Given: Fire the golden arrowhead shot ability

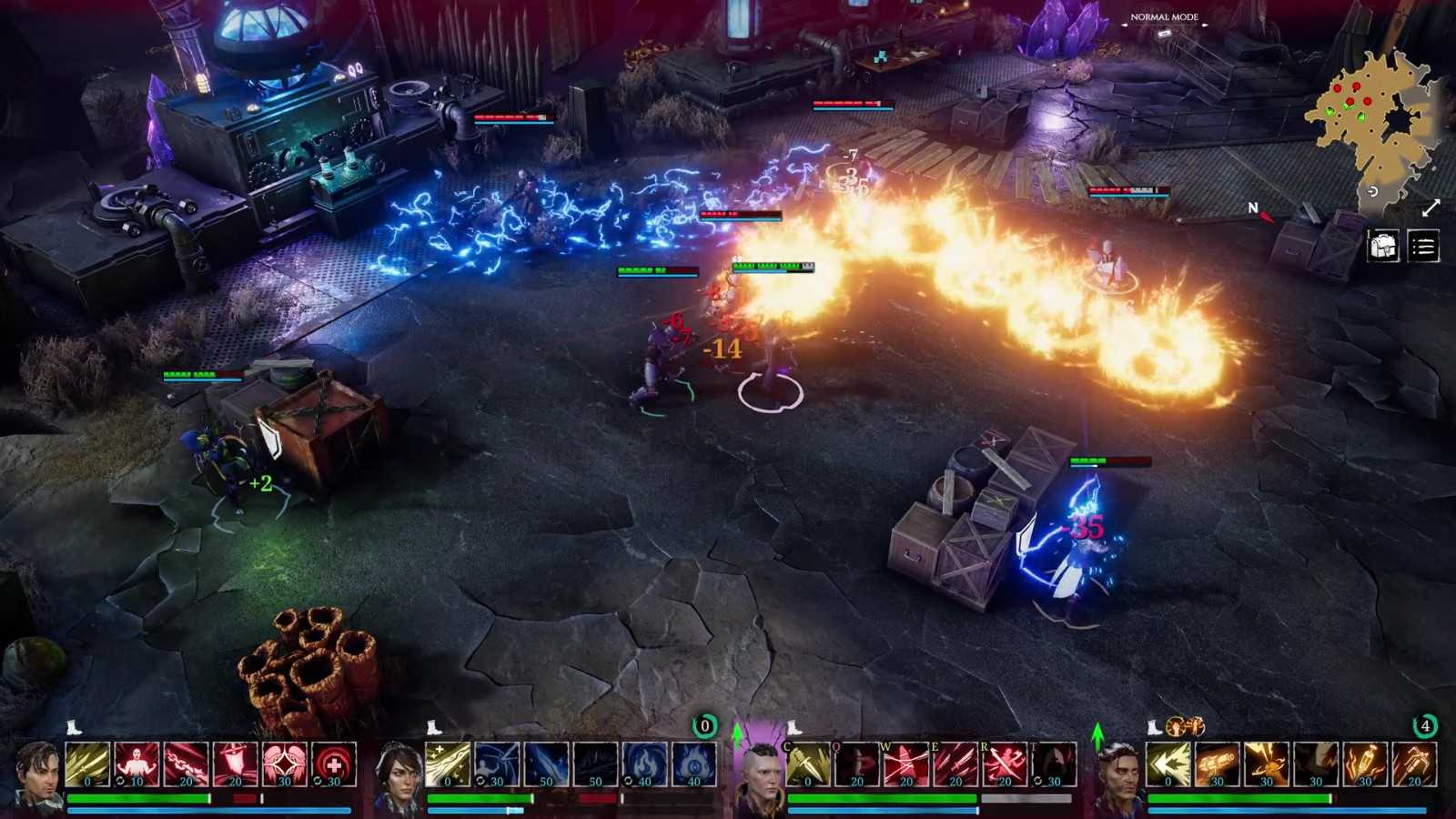Looking at the screenshot, I should [1168, 763].
